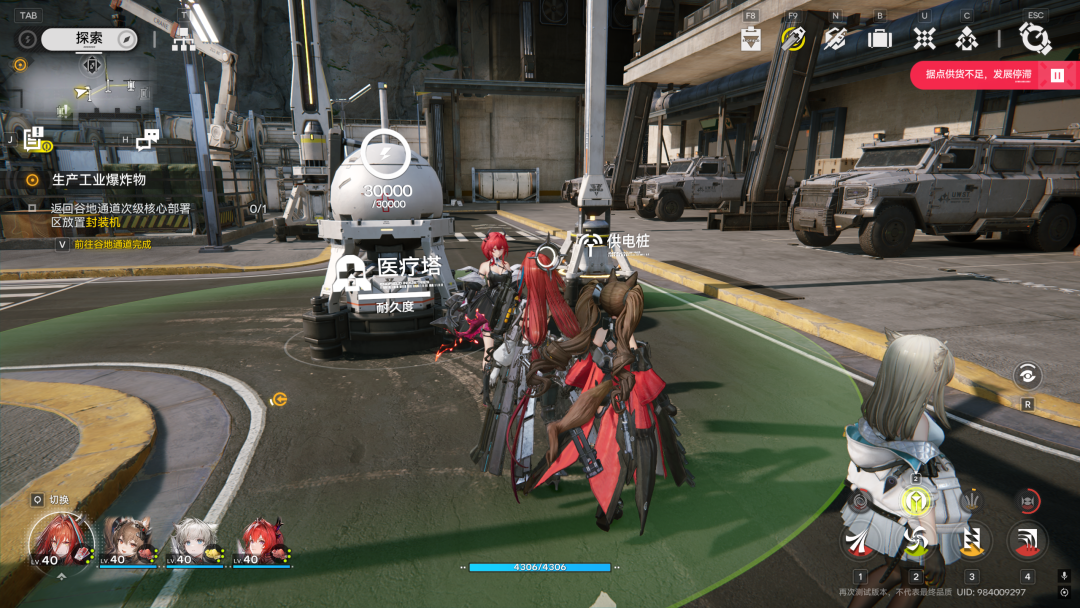Screen dimensions: 1080x608
Task: Activate the second swirl skill icon
Action: click(x=914, y=541)
